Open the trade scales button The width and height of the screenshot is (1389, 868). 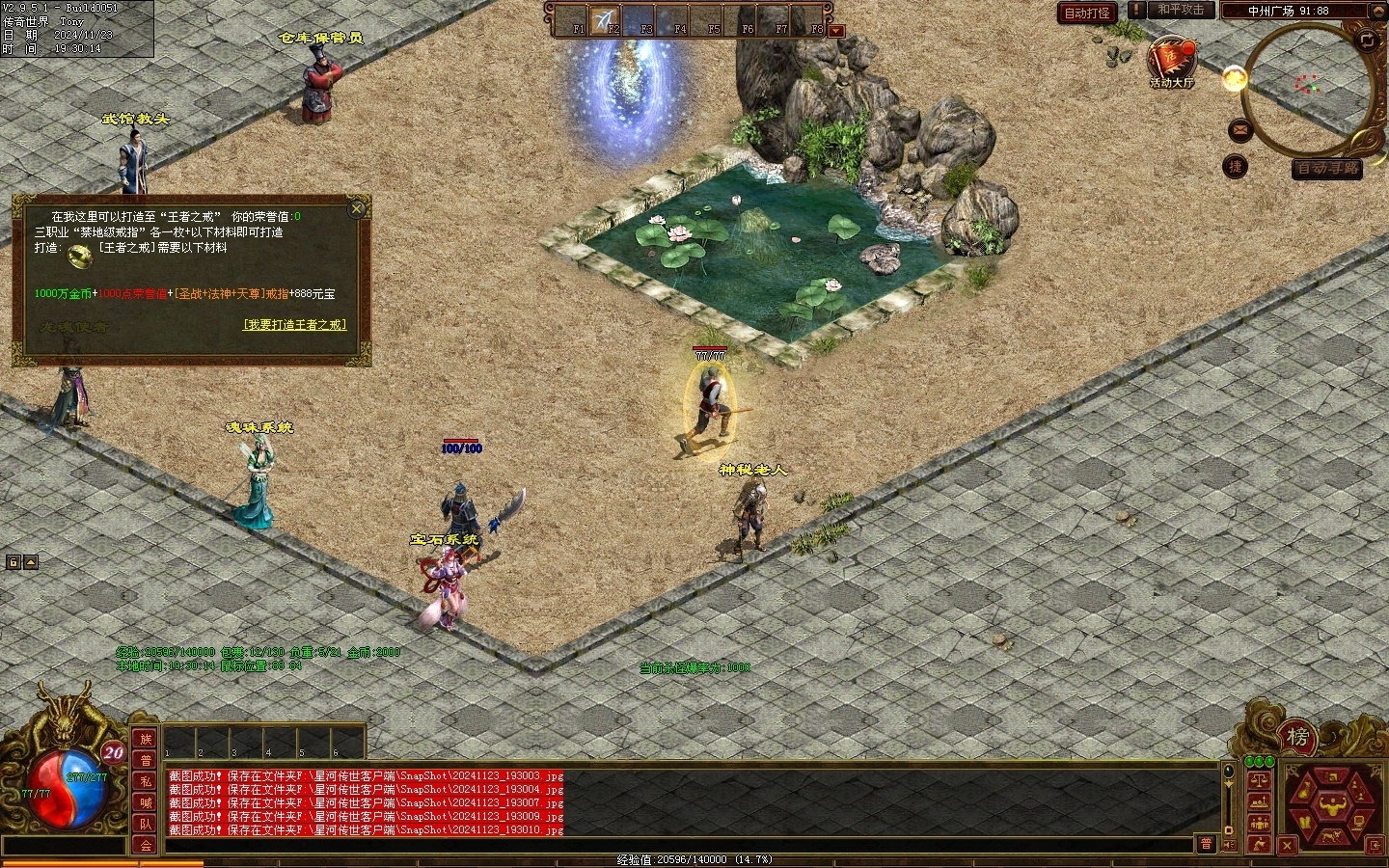pyautogui.click(x=1259, y=780)
